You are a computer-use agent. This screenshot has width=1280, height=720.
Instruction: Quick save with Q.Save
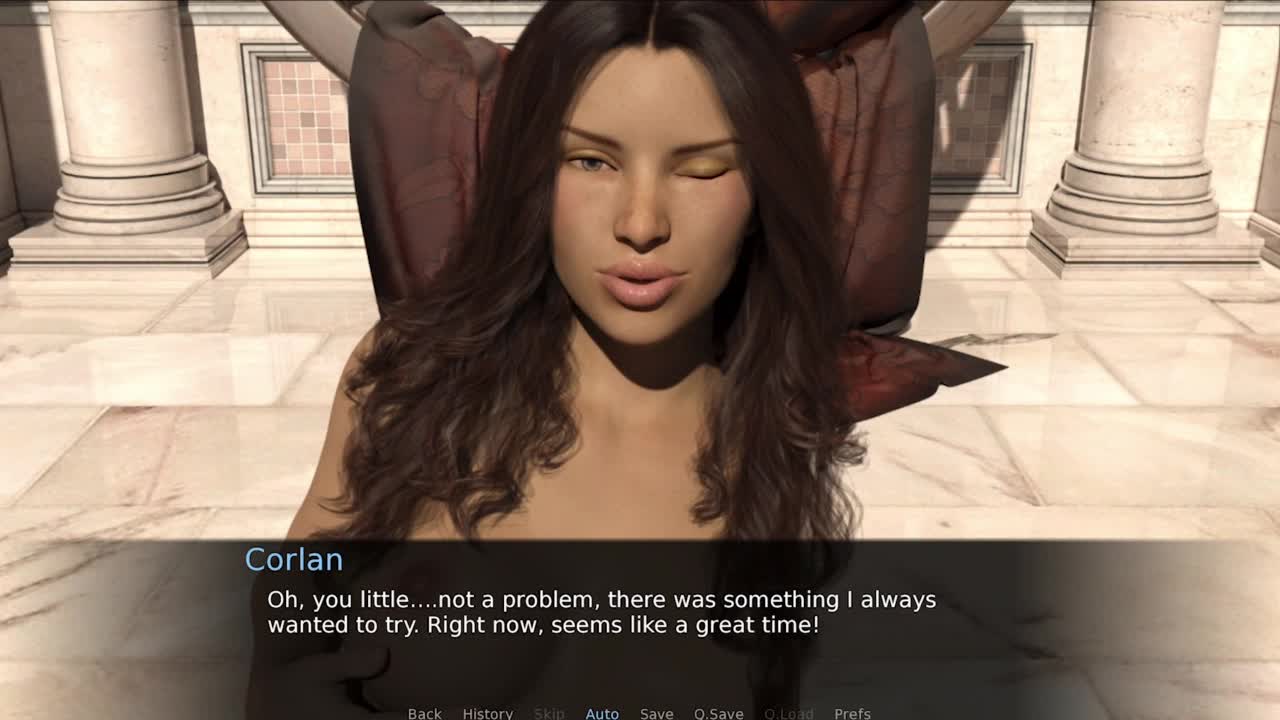pyautogui.click(x=718, y=713)
